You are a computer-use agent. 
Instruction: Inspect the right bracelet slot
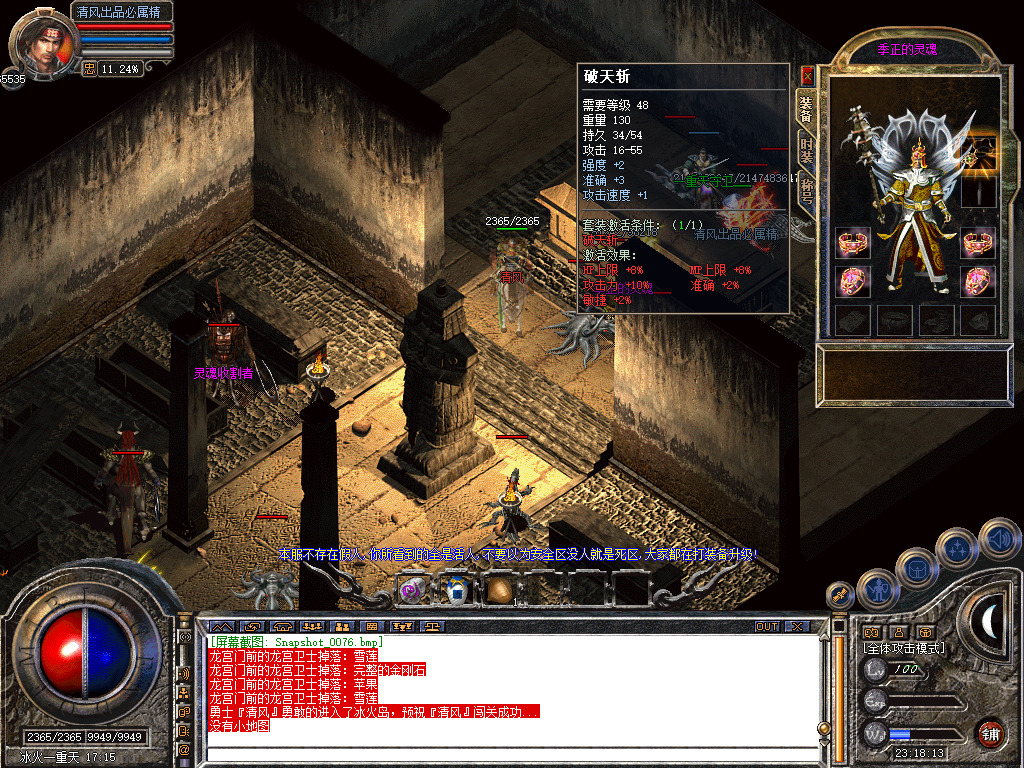coord(978,242)
